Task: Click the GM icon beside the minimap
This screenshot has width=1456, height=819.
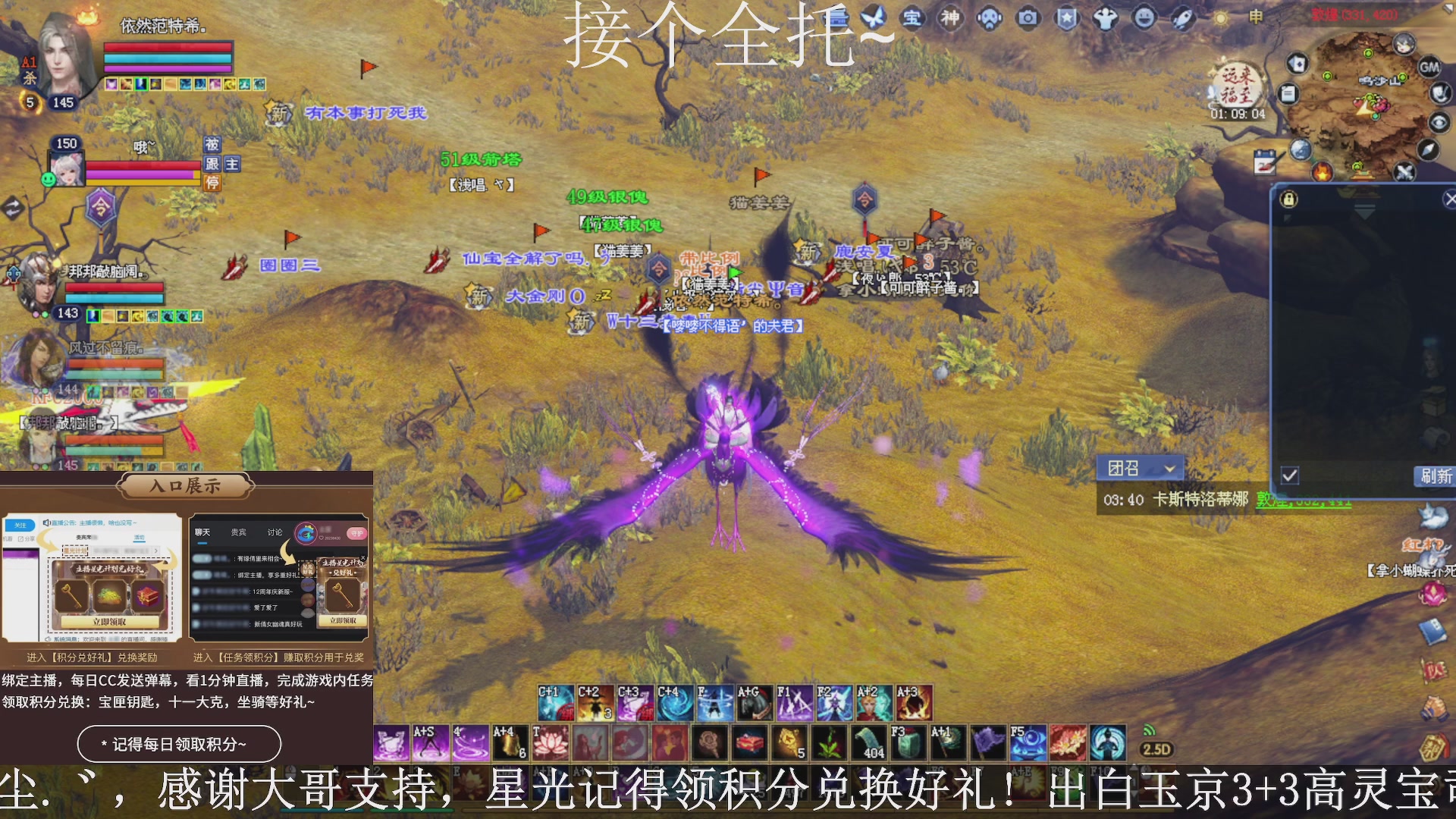Action: coord(1429,67)
